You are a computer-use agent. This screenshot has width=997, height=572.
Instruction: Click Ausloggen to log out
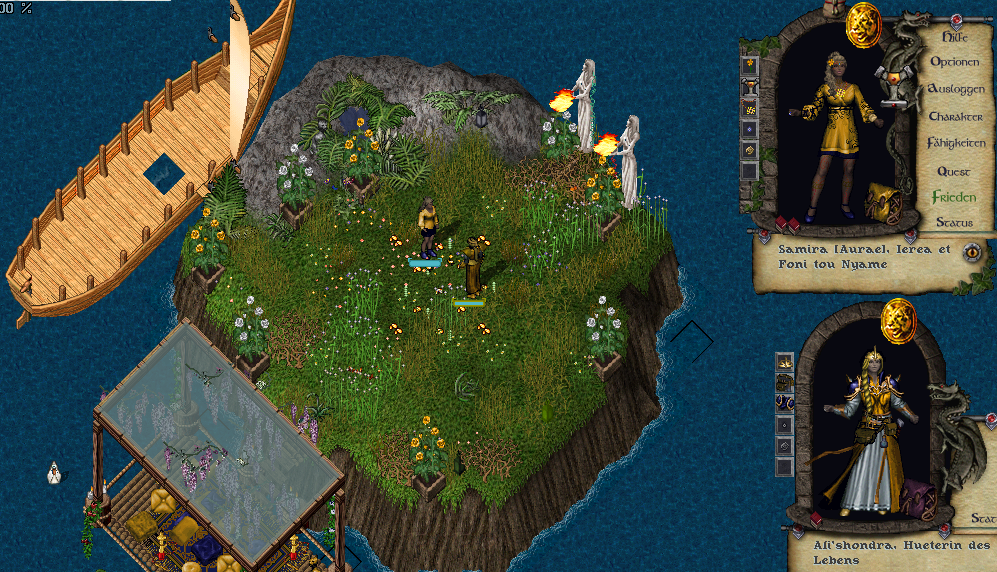[956, 89]
